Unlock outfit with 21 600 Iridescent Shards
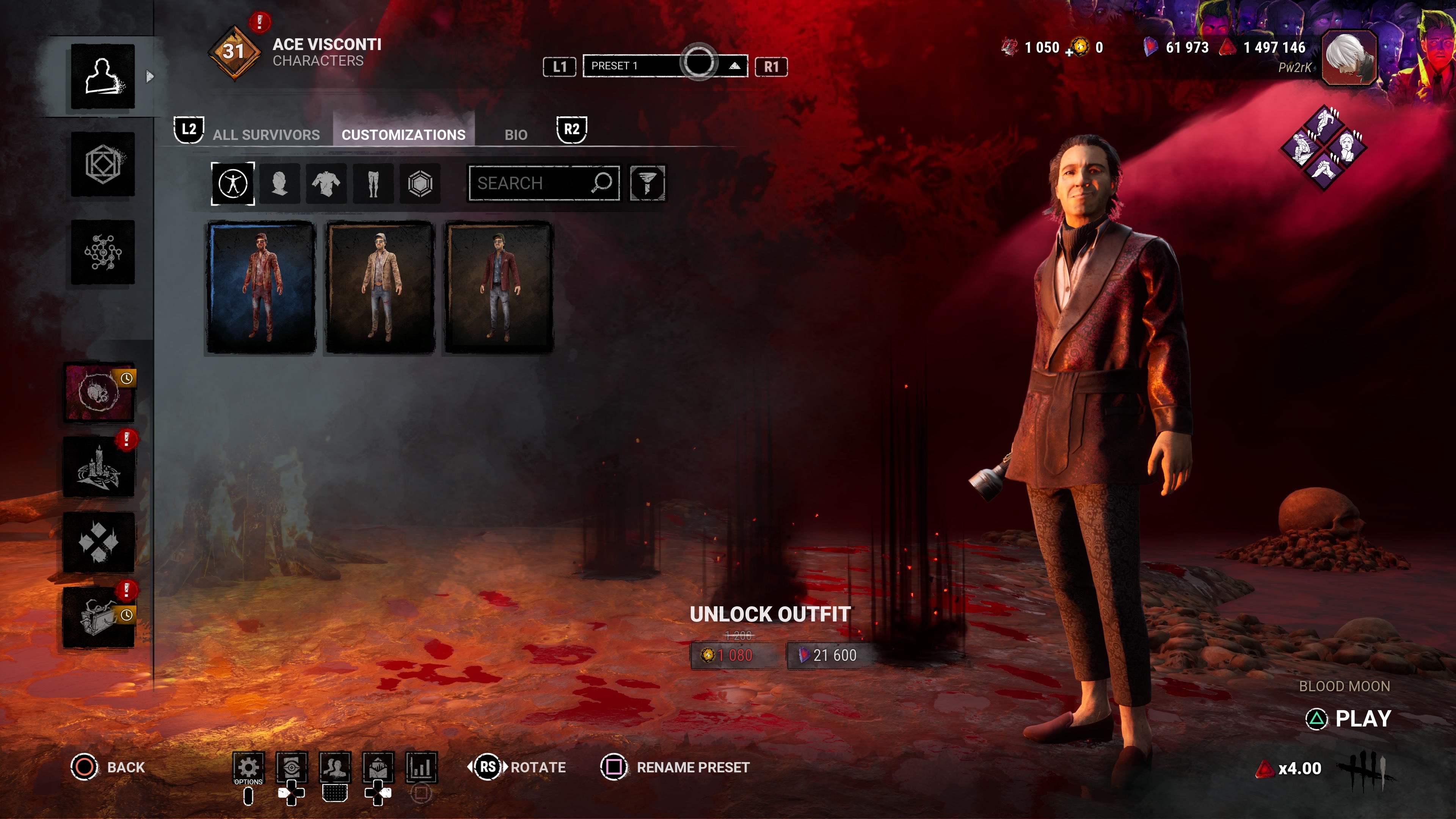Viewport: 1456px width, 819px height. coord(828,655)
